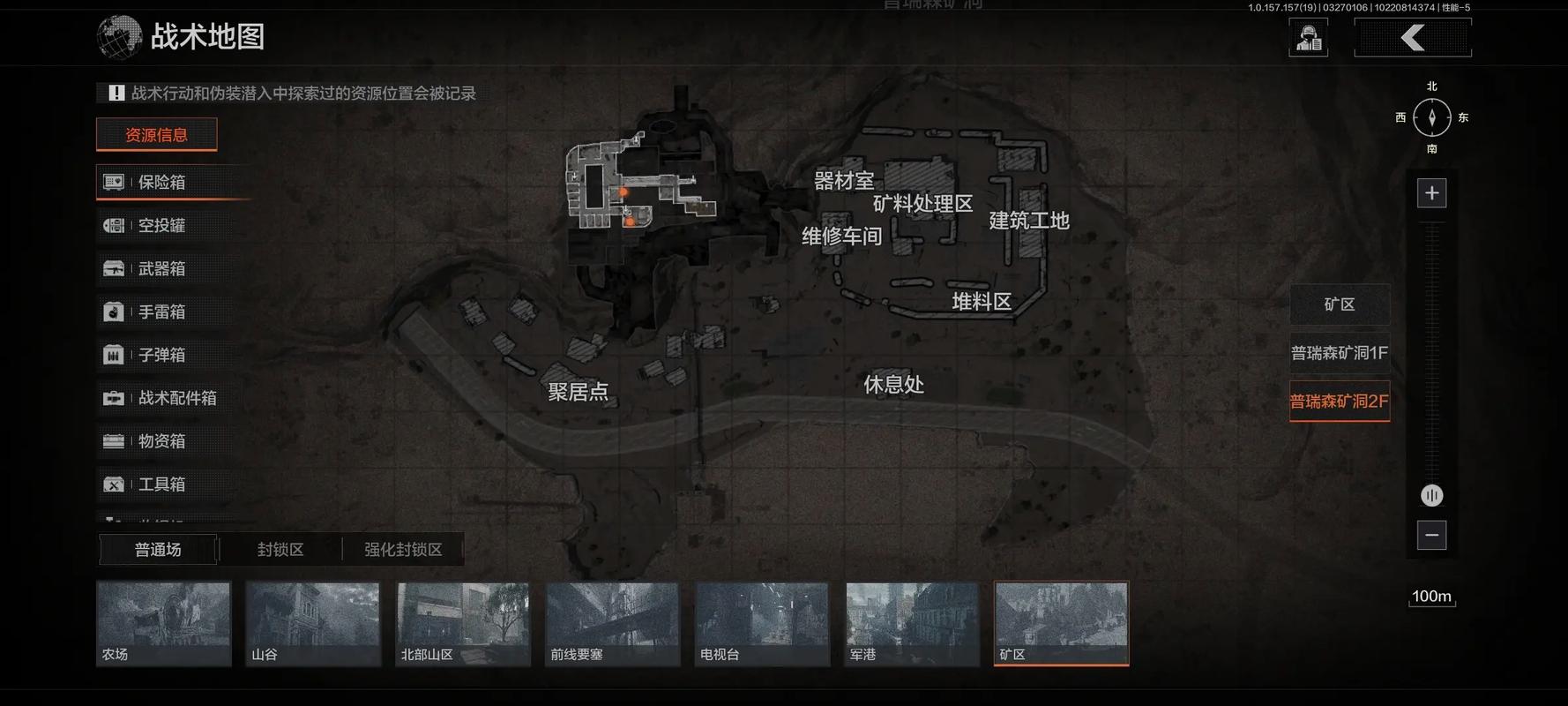The image size is (1568, 706).
Task: Select the 手雷箱 grenade box icon
Action: pyautogui.click(x=113, y=312)
